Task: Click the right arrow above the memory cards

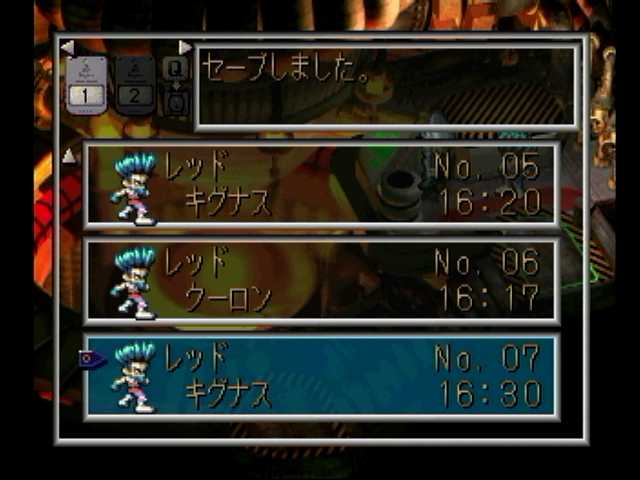Action: click(x=185, y=47)
